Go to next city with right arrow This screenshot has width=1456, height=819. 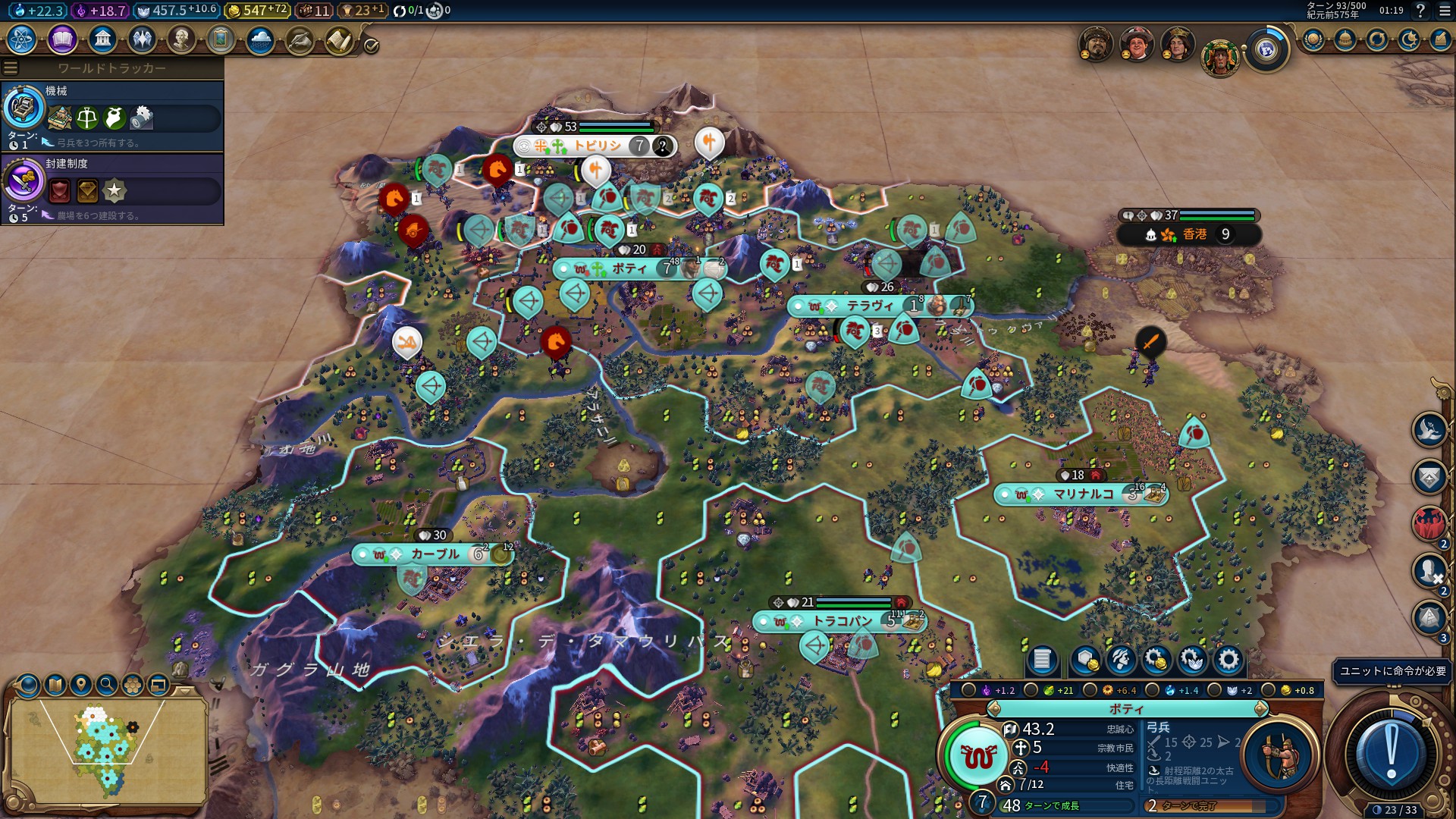coord(1260,709)
